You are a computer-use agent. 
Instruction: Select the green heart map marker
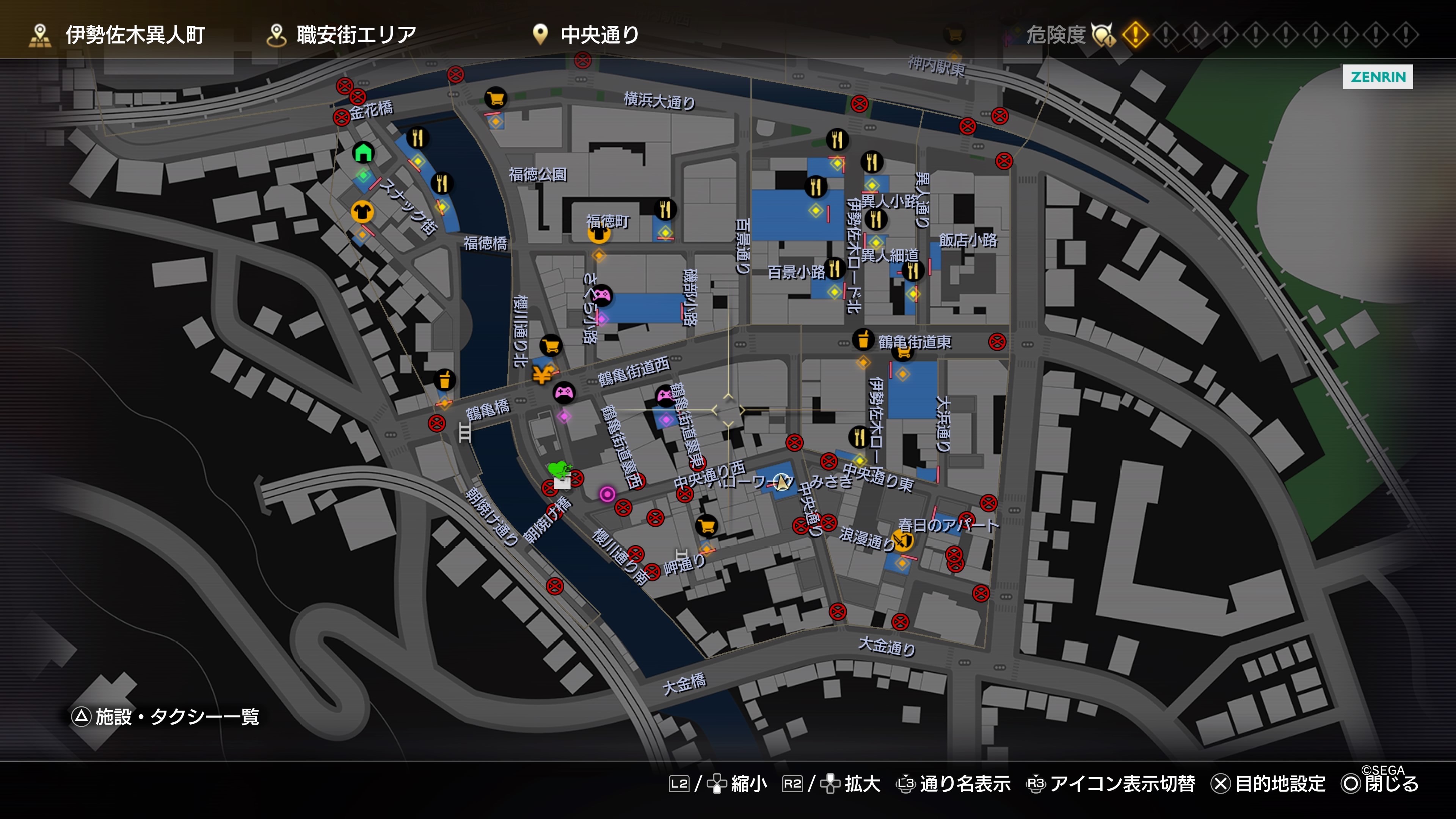[559, 469]
